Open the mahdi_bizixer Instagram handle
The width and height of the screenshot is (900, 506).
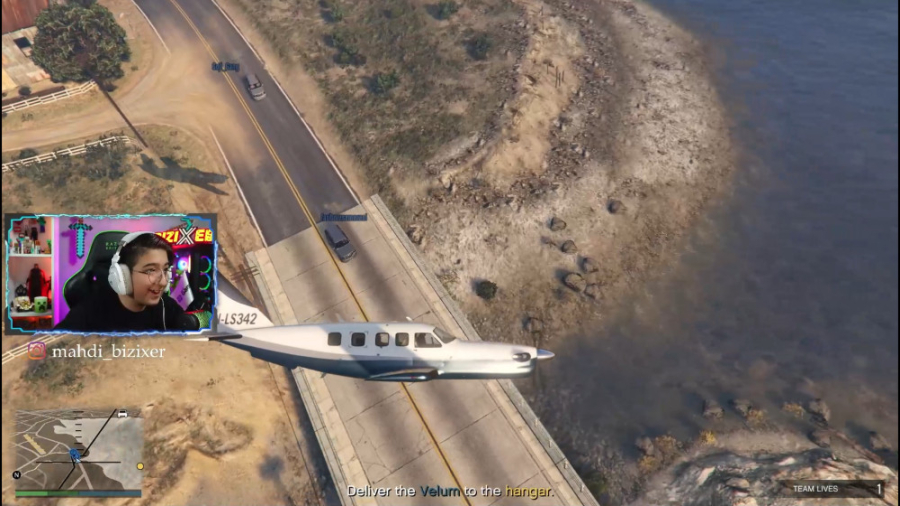95,352
